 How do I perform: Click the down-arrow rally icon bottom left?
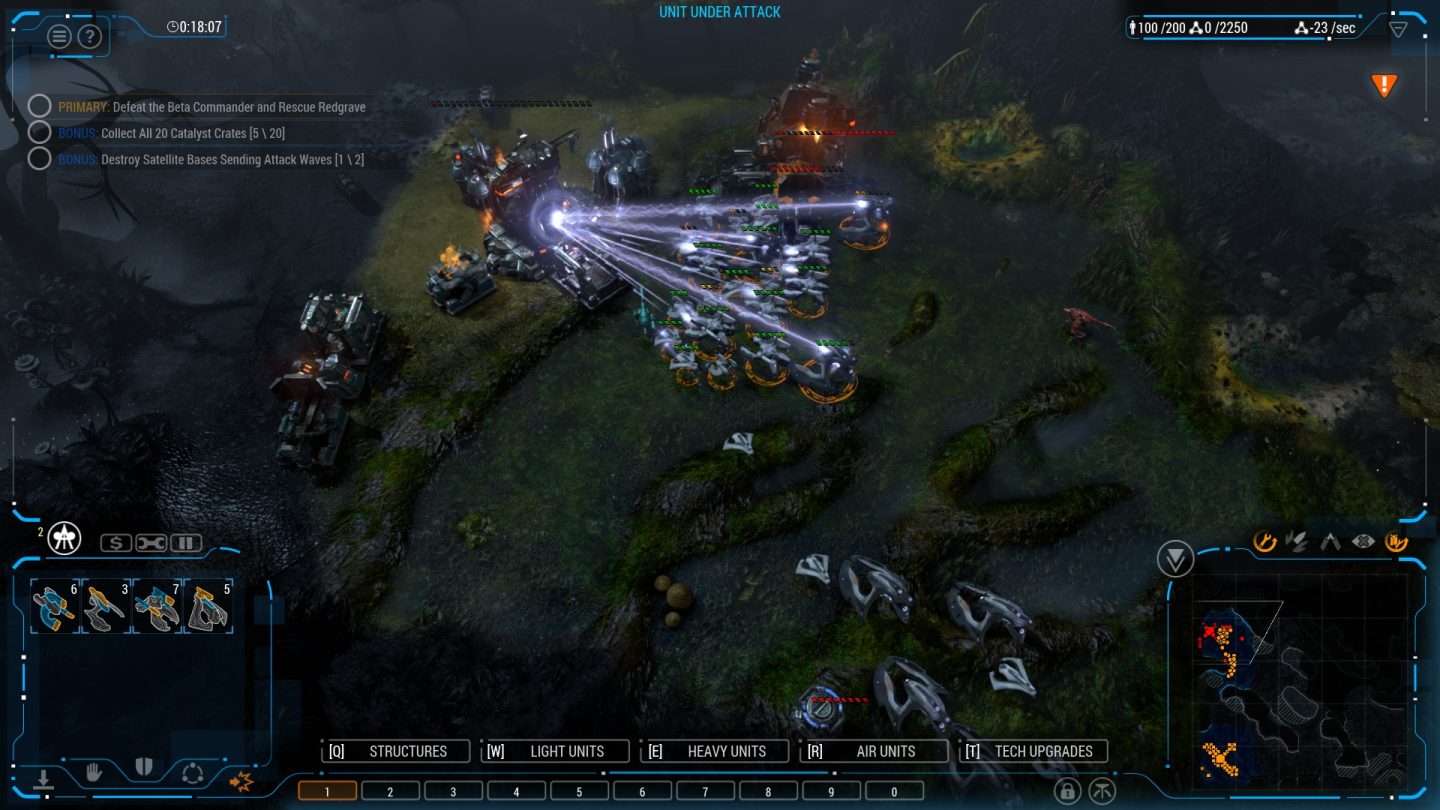(44, 778)
